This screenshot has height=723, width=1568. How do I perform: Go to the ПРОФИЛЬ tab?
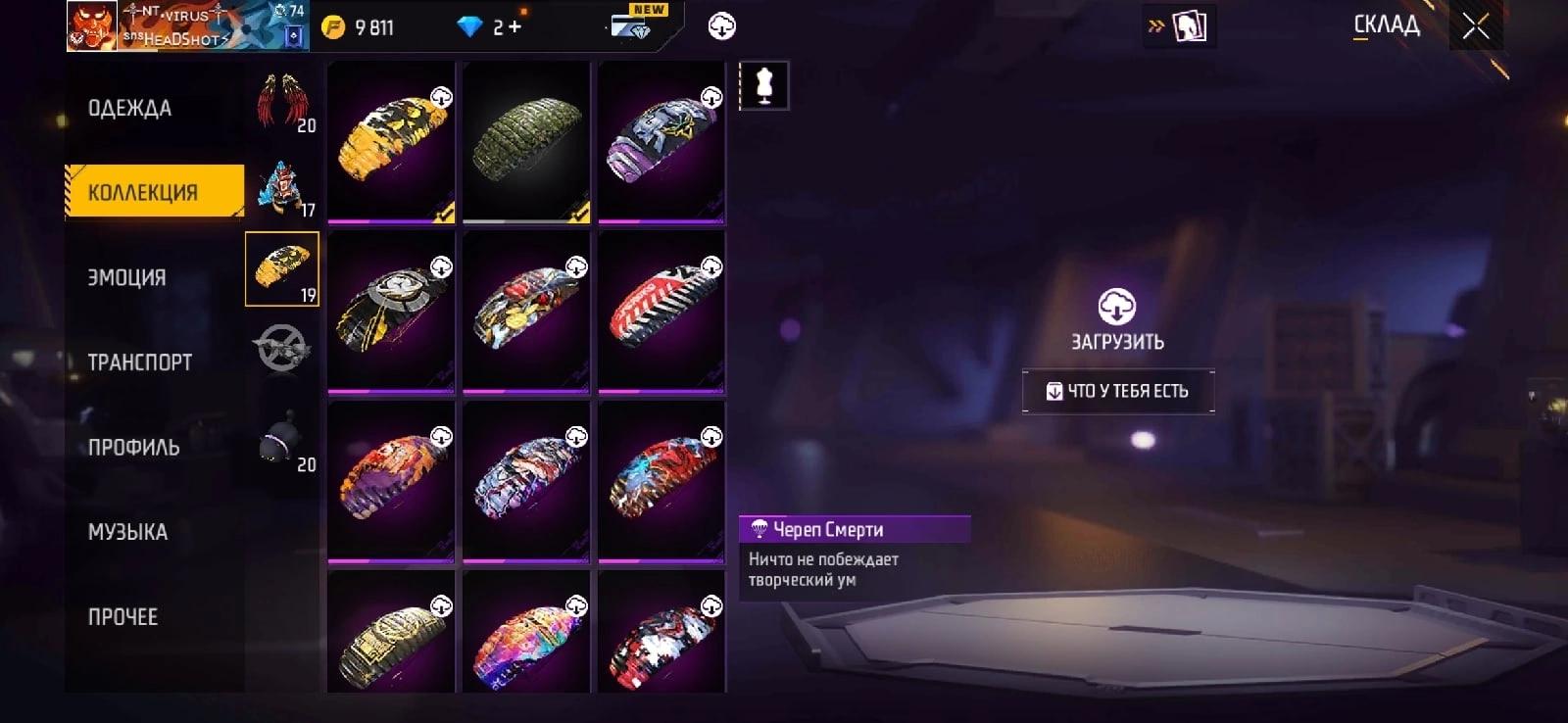134,448
